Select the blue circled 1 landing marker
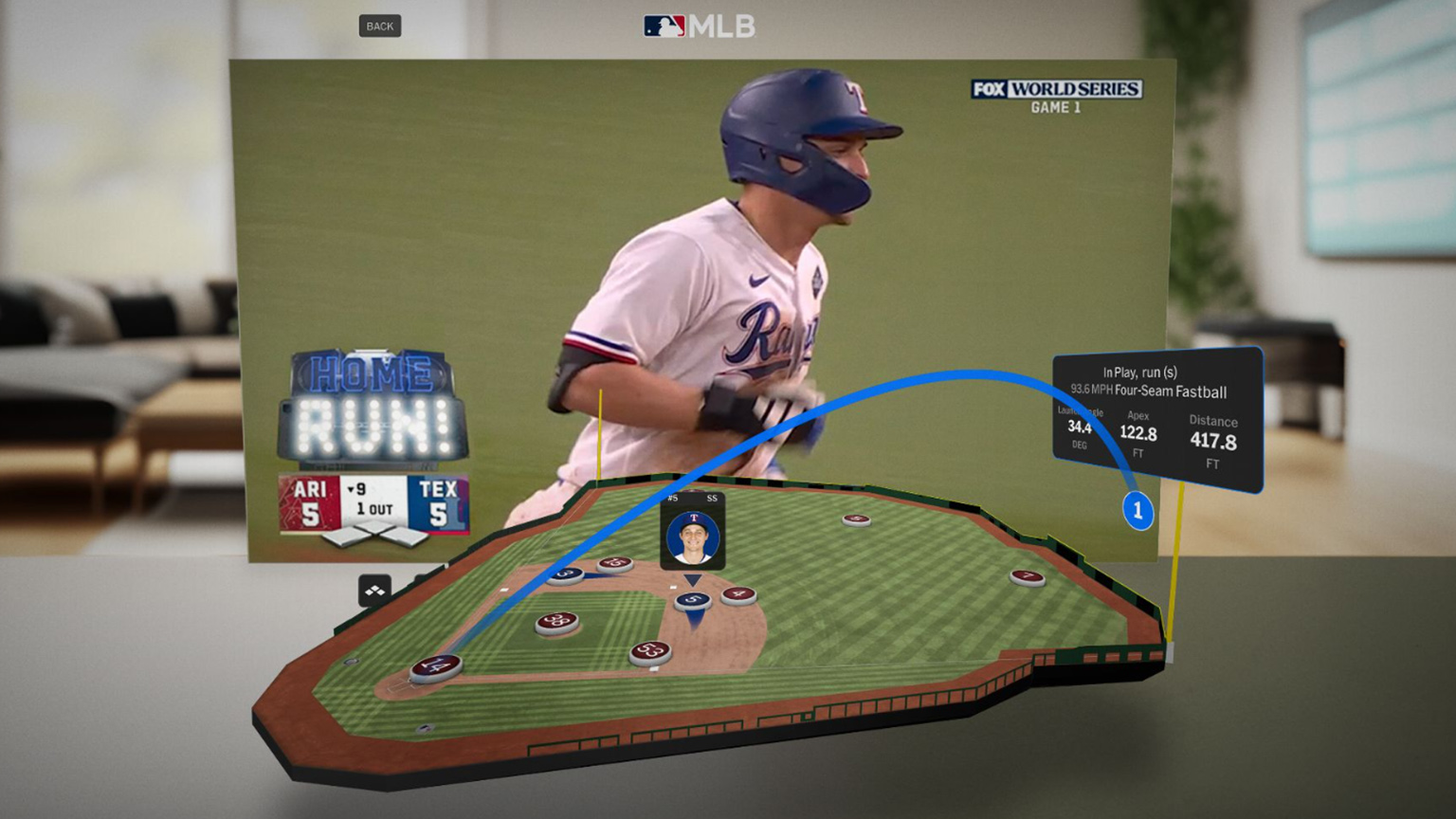Screen dimensions: 1456x819 tap(1137, 510)
